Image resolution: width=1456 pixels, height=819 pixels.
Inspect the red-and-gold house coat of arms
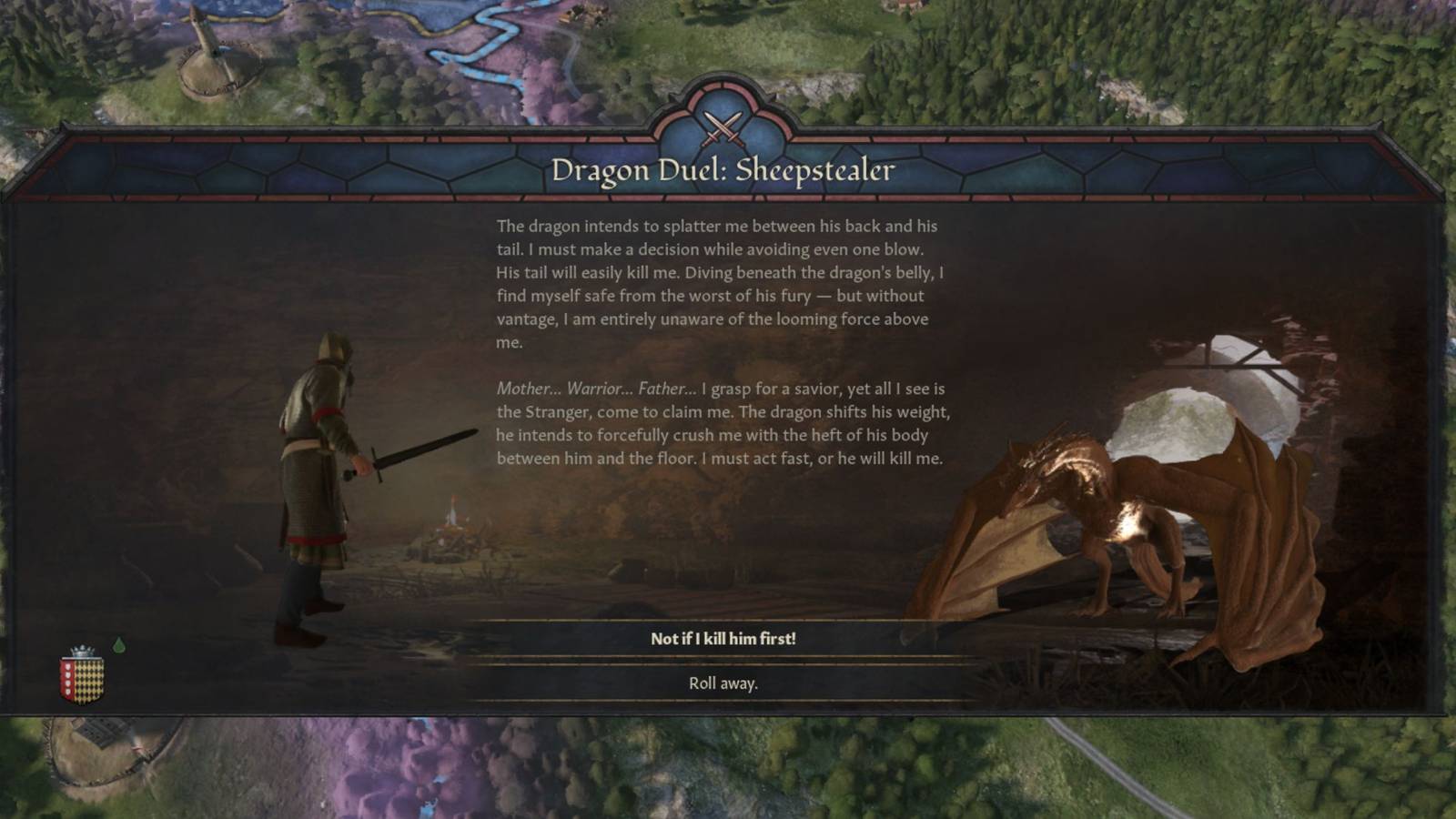(82, 678)
